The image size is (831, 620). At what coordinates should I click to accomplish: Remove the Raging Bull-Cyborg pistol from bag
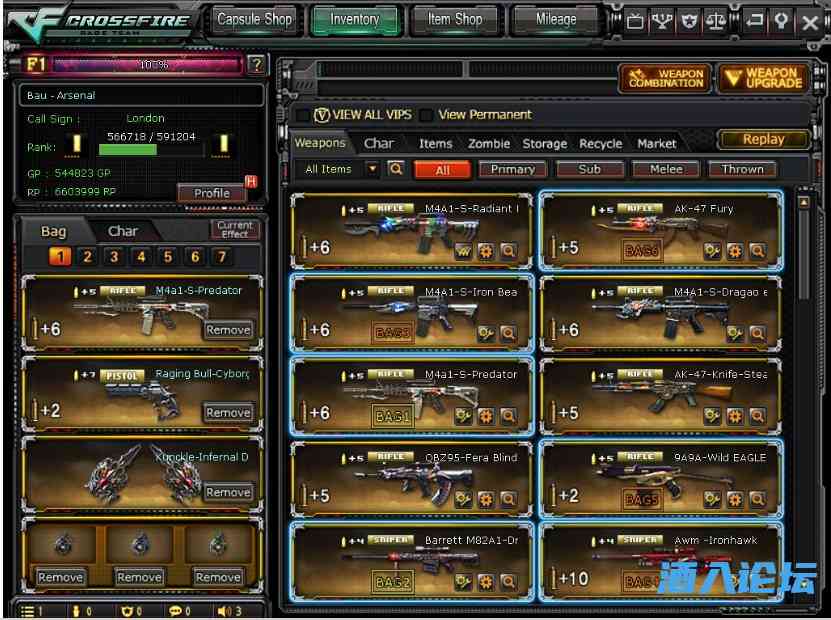tap(228, 412)
